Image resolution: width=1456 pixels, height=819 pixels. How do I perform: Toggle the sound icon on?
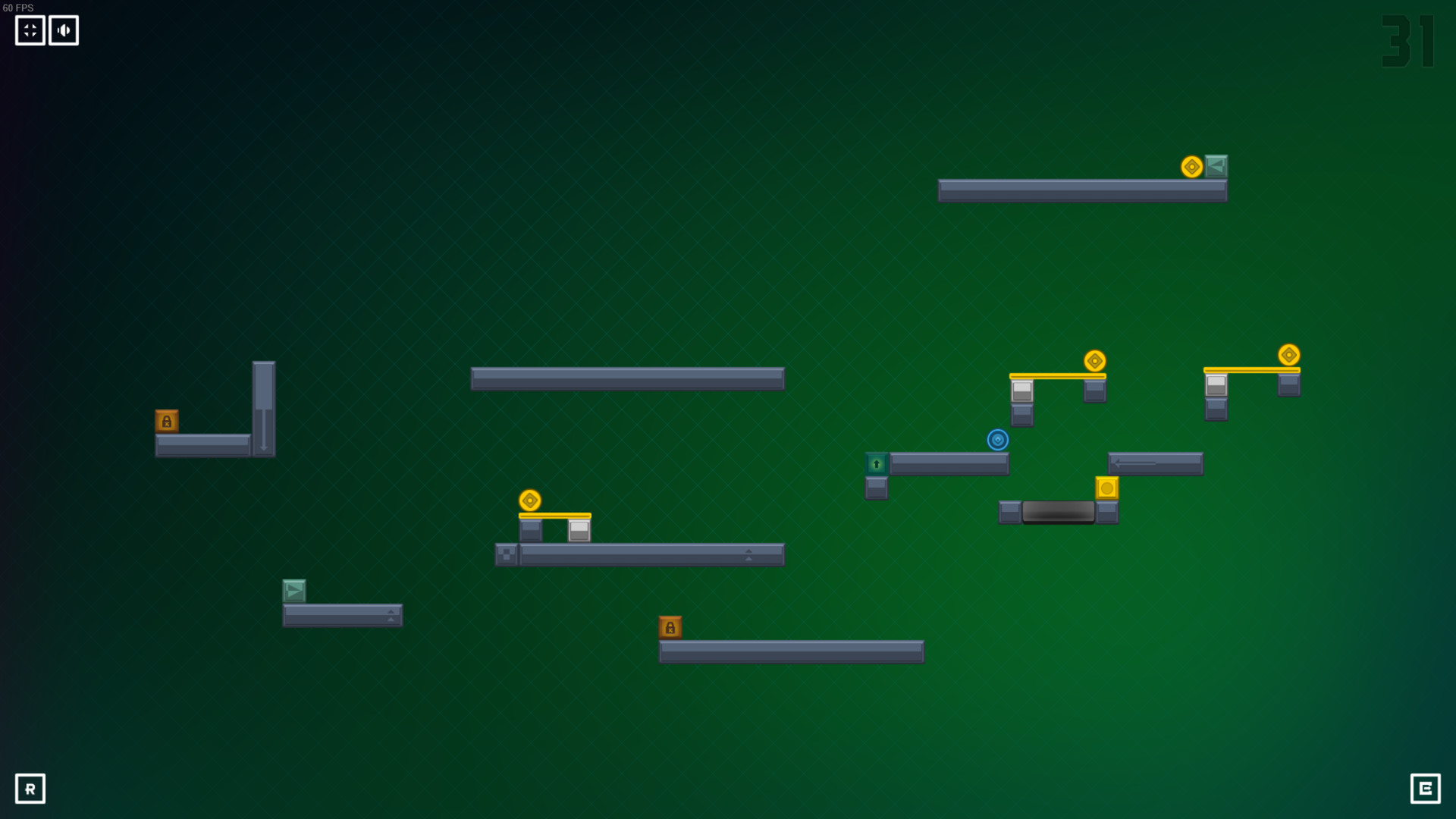pos(64,30)
